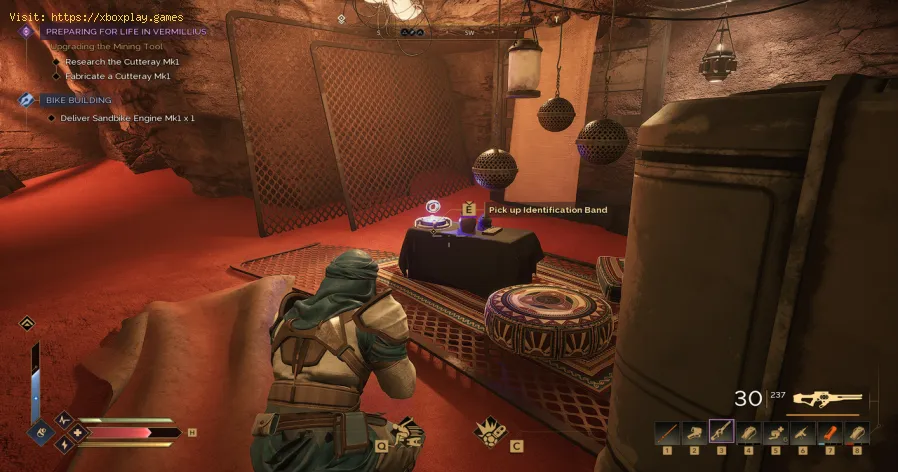Click the lightning bolt stamina icon
The height and width of the screenshot is (472, 898).
63,444
